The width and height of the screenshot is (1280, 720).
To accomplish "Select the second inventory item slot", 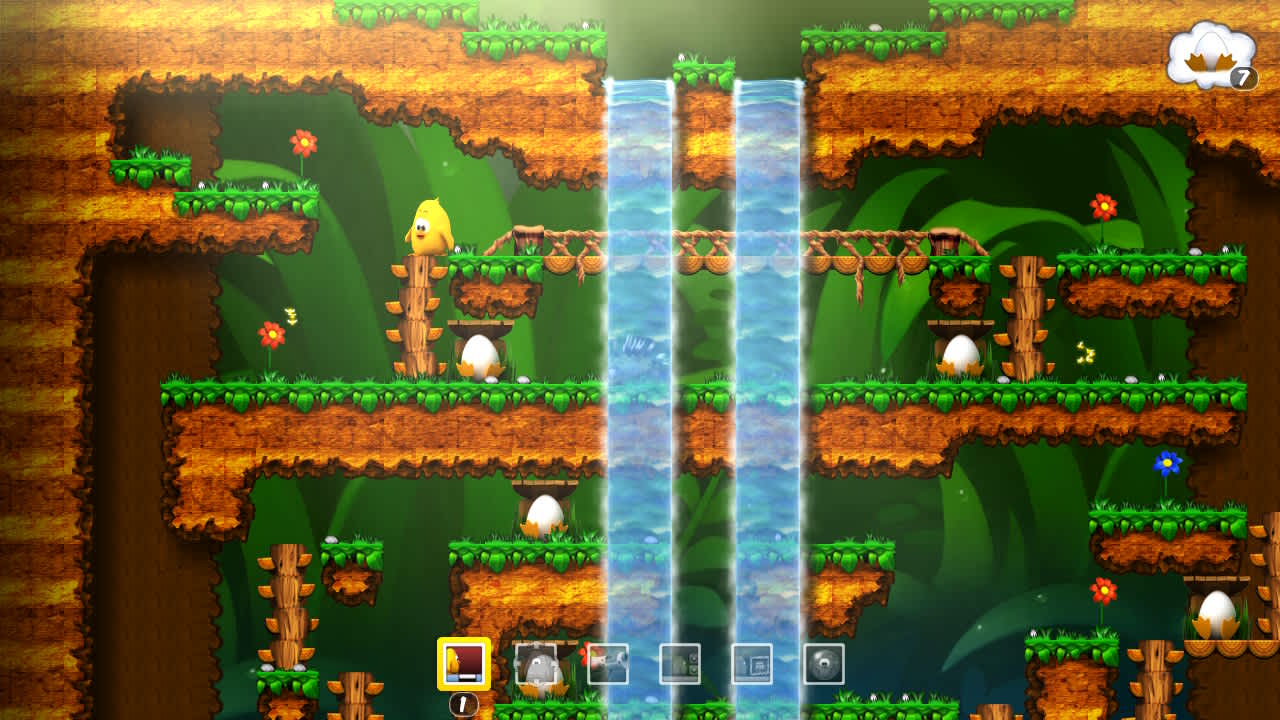I will [x=537, y=662].
